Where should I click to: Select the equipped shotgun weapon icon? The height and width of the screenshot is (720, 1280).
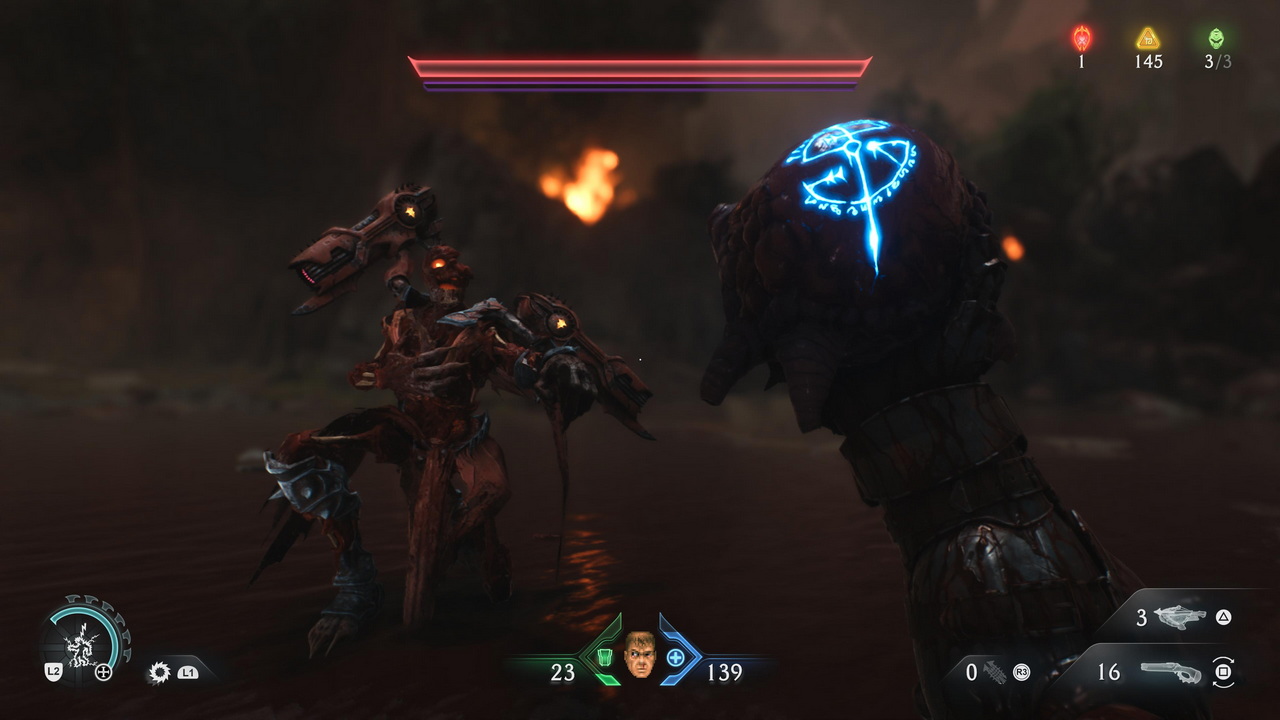[x=1168, y=672]
